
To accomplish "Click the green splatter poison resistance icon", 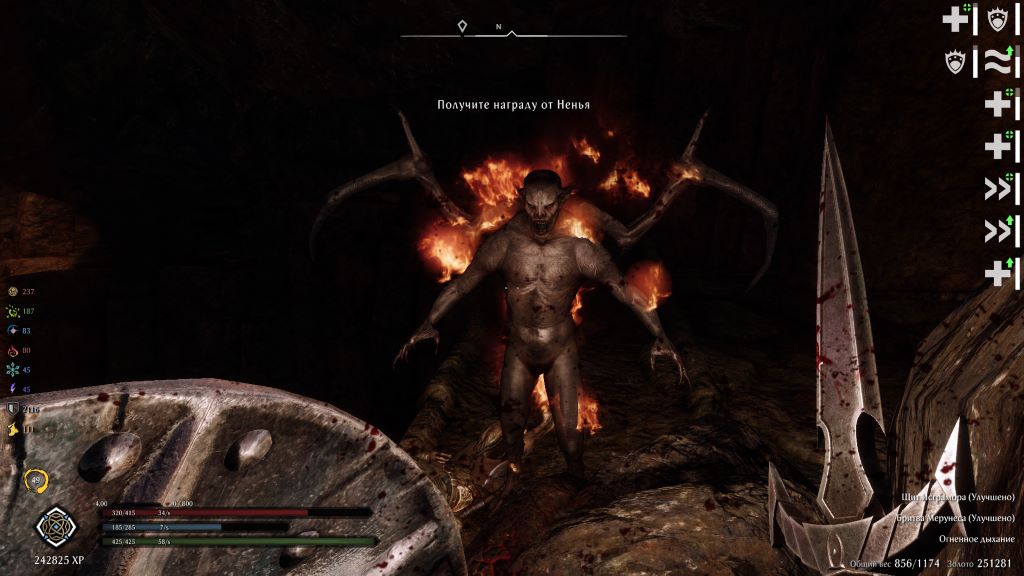I will [14, 311].
